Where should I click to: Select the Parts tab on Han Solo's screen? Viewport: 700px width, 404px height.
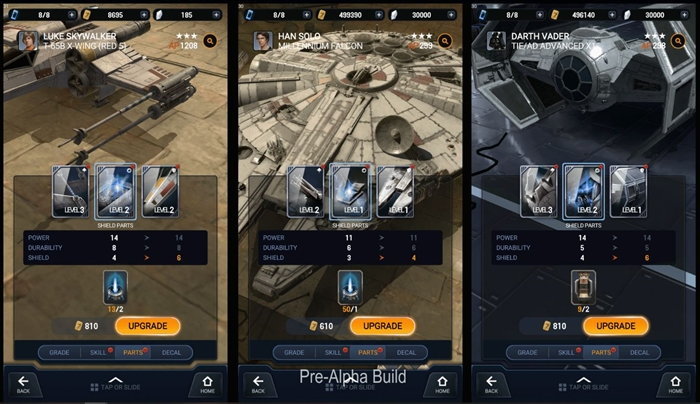(369, 352)
